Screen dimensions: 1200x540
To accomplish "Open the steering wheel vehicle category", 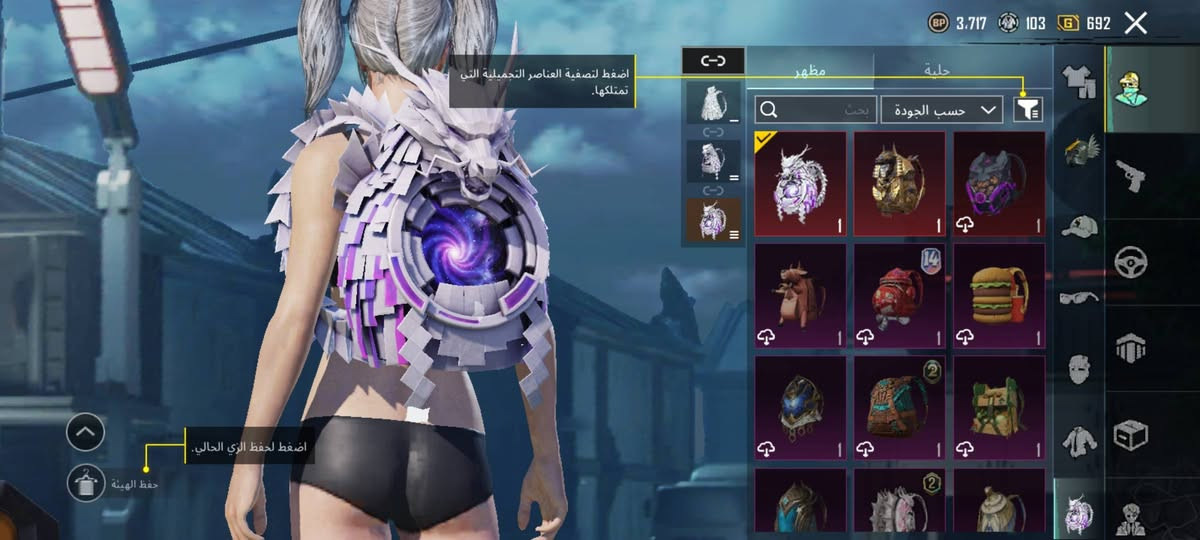I will click(x=1130, y=261).
